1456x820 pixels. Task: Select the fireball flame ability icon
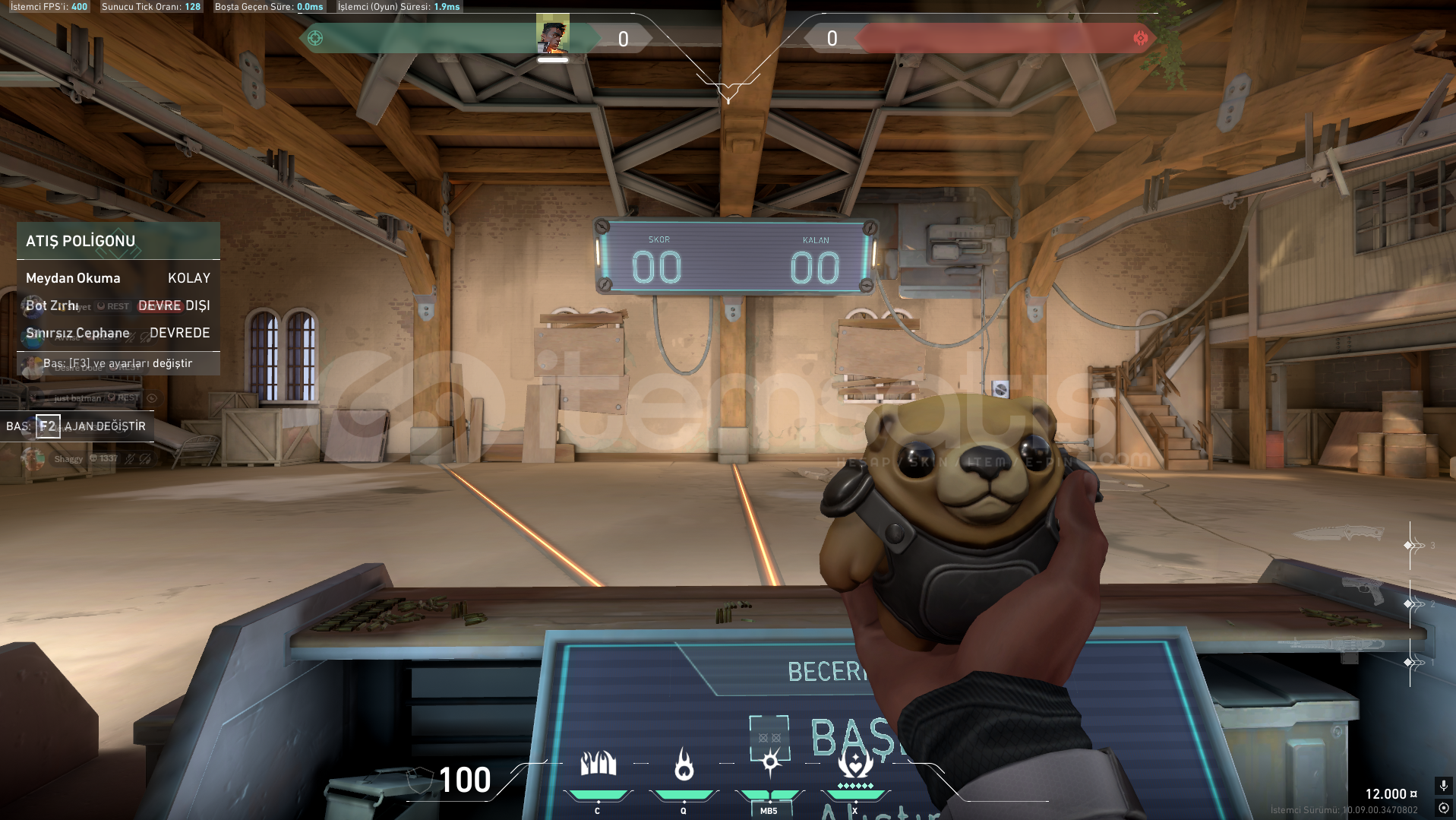[x=684, y=765]
